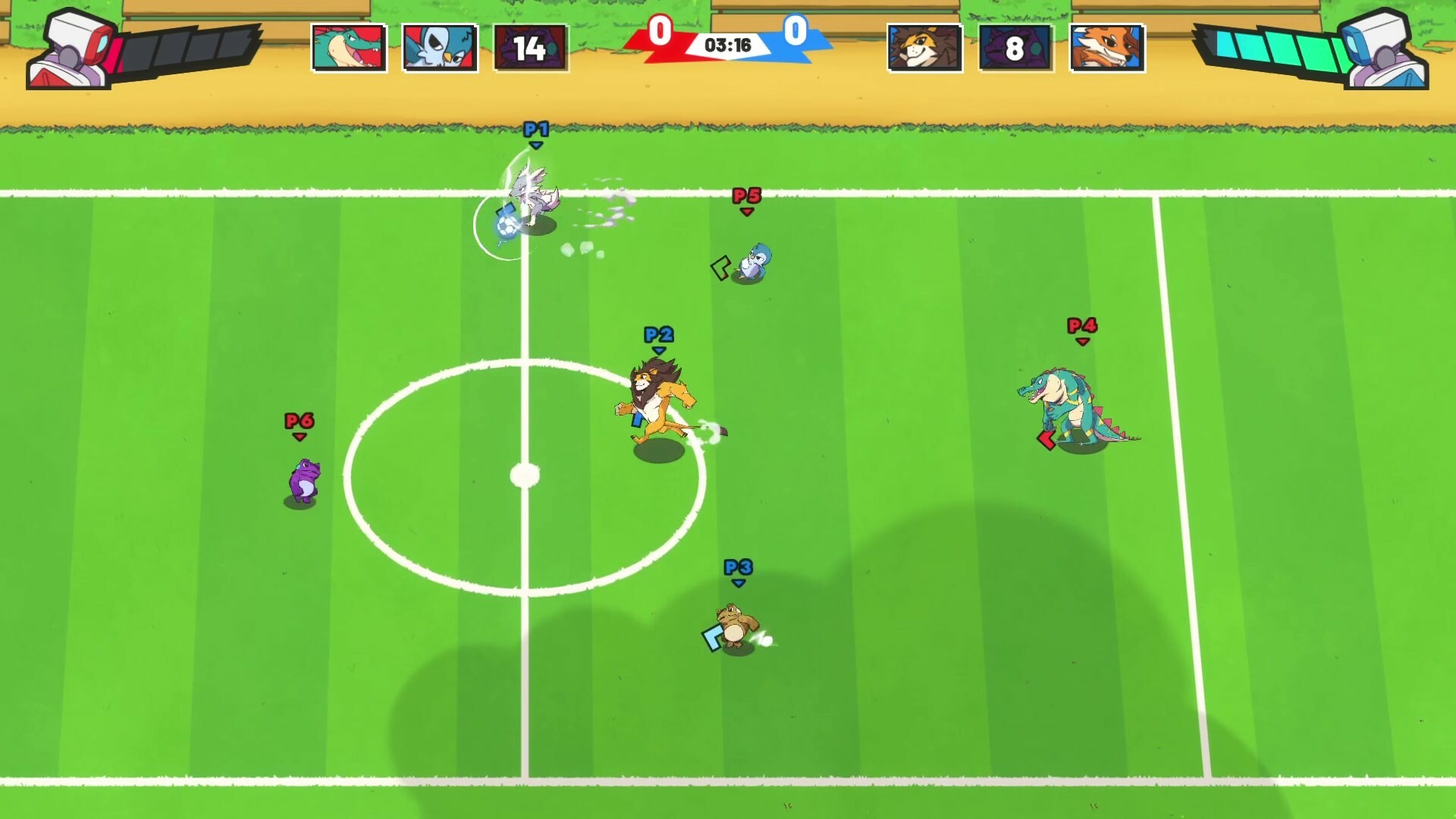Screen dimensions: 1456x819
Task: Click the purple portrait showing number 14
Action: coord(531,47)
